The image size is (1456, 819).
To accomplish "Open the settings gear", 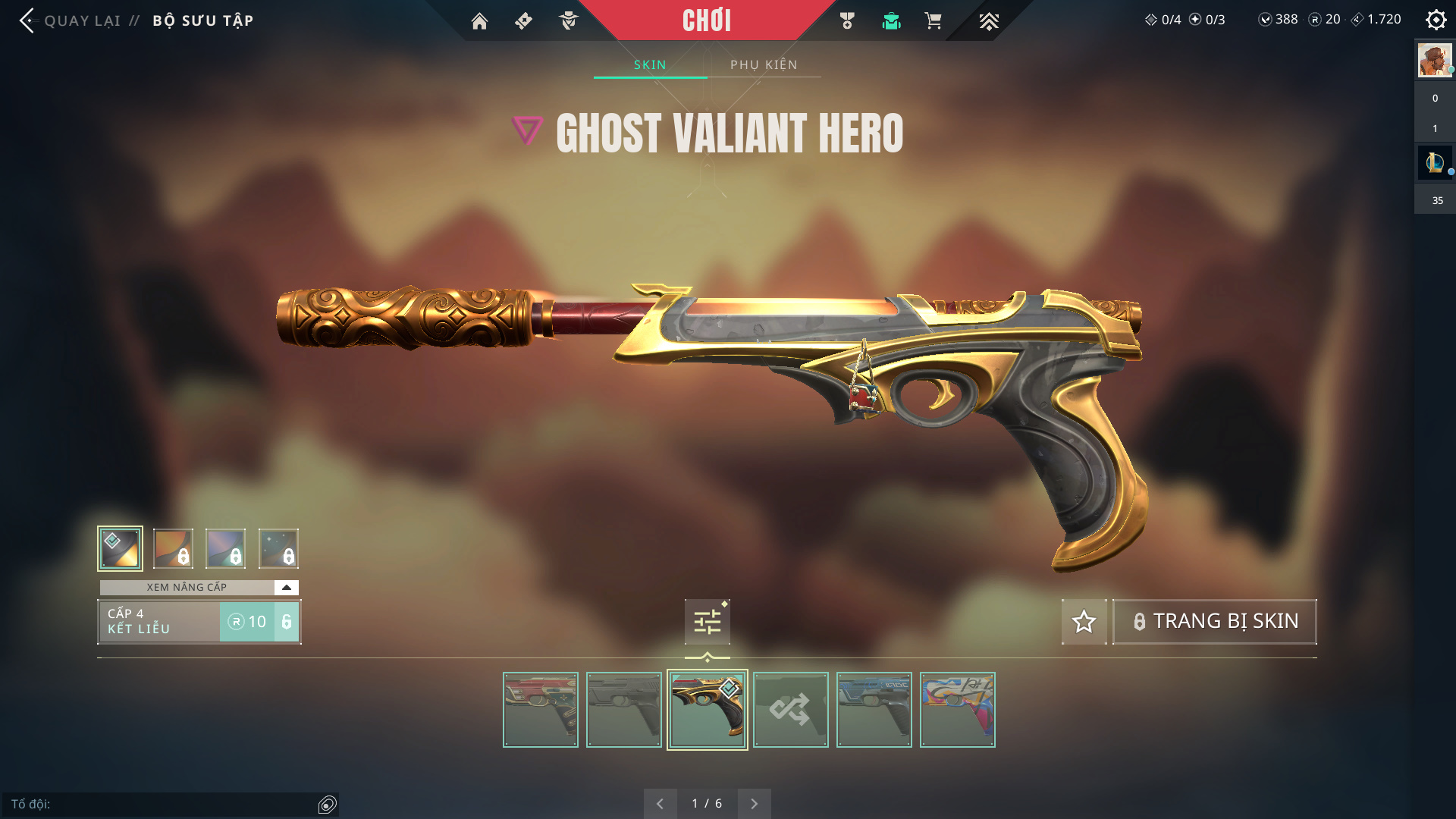I will tap(1436, 20).
